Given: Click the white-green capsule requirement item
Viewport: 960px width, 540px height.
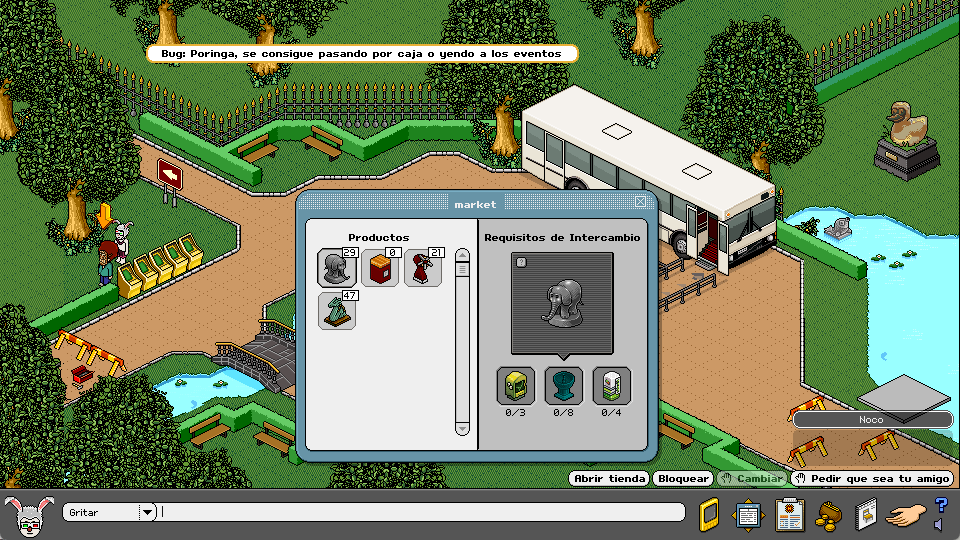Looking at the screenshot, I should pyautogui.click(x=611, y=386).
